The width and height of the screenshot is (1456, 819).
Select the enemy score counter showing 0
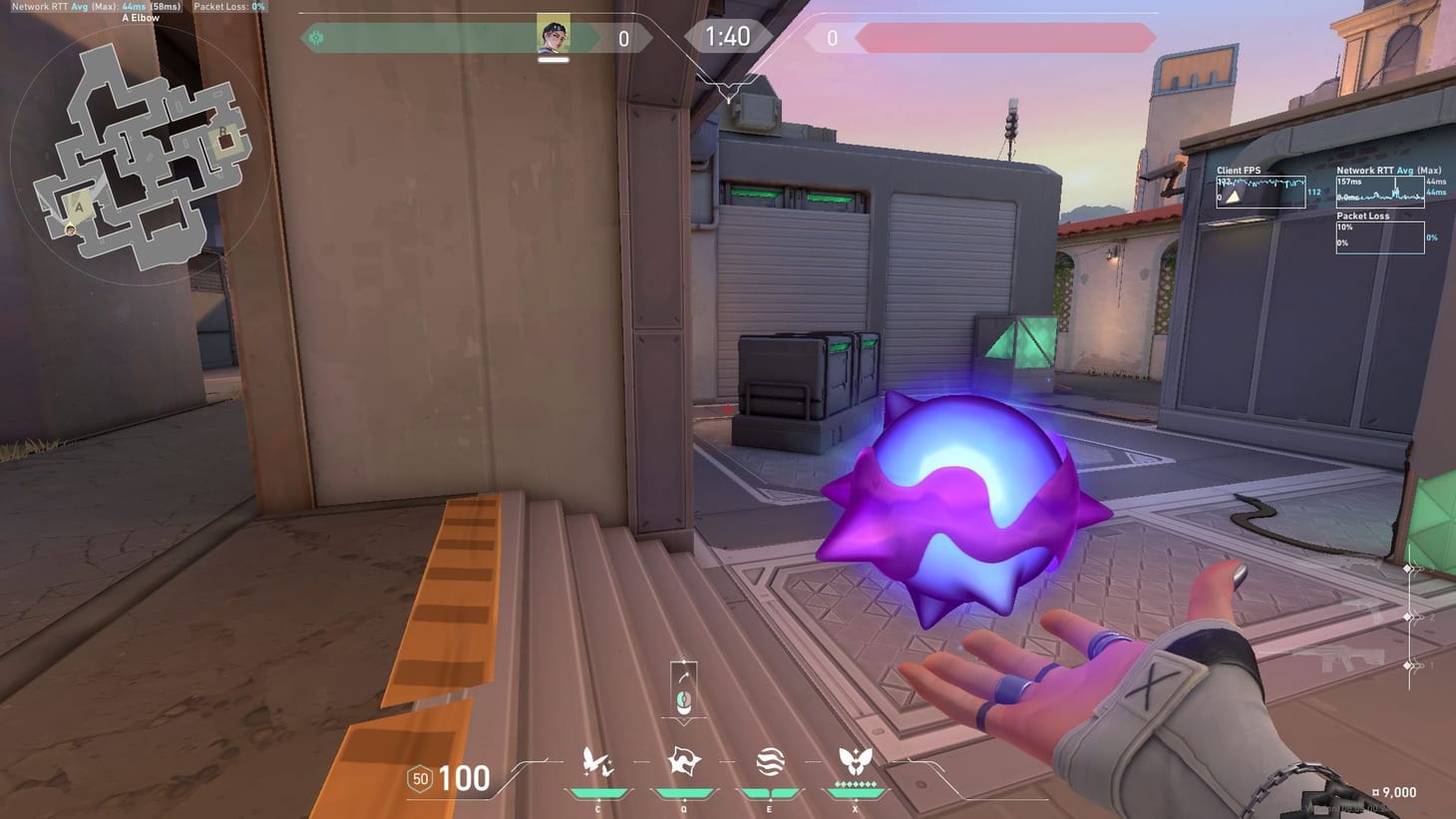coord(832,38)
